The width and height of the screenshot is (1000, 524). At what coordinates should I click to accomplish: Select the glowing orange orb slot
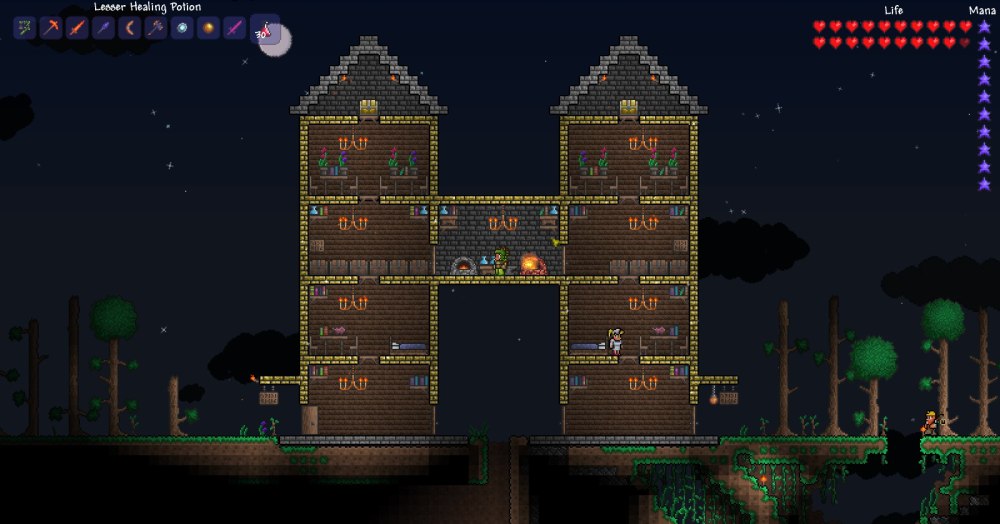[x=207, y=28]
